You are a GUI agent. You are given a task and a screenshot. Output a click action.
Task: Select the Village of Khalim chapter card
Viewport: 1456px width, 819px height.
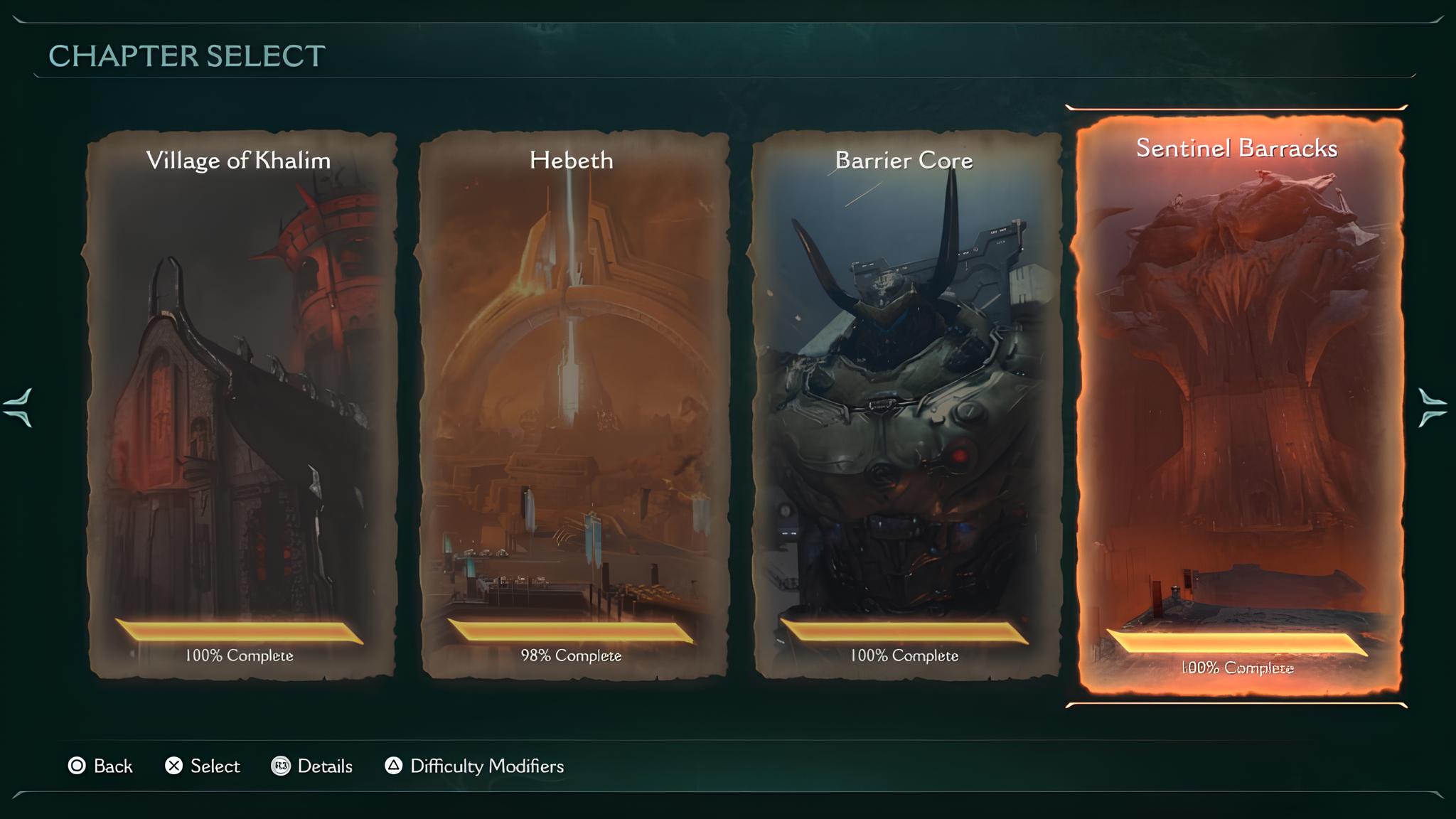click(240, 404)
